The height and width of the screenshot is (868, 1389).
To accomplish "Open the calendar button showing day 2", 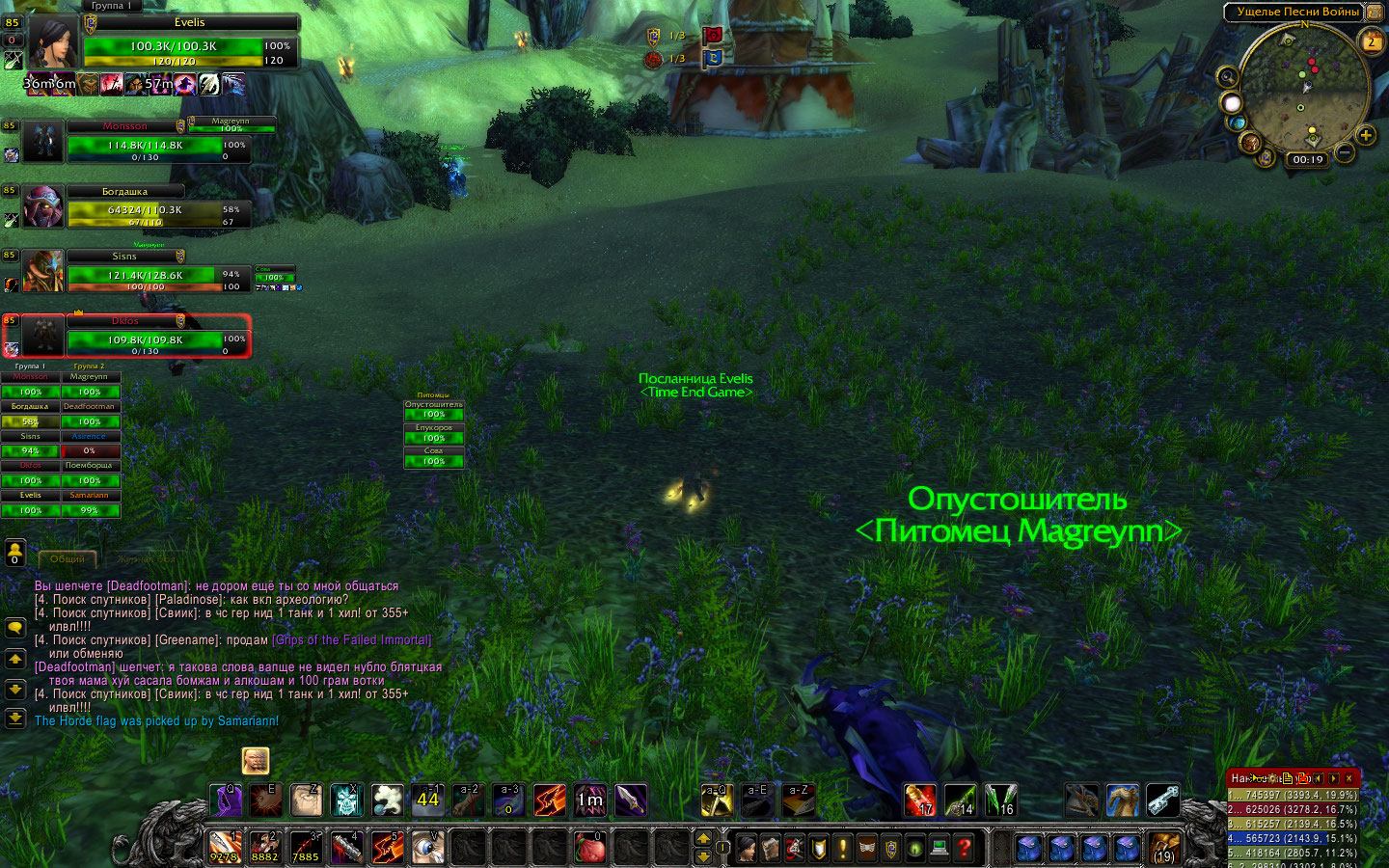I will click(x=1371, y=41).
